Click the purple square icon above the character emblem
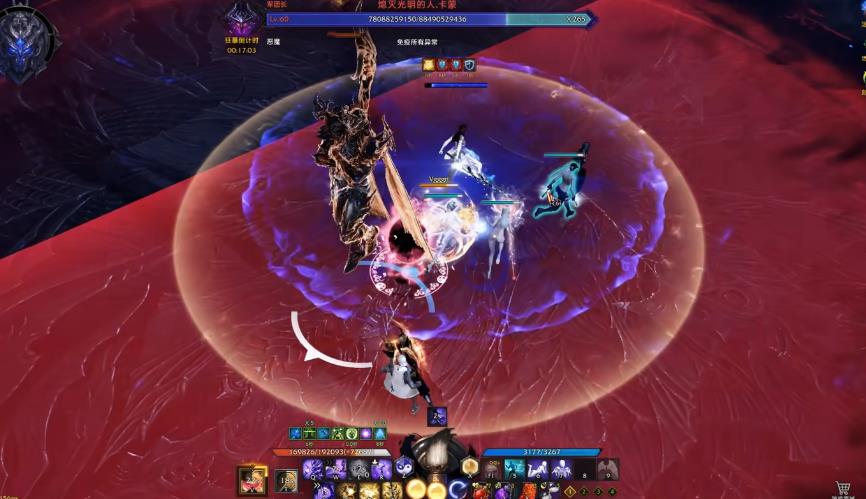The width and height of the screenshot is (866, 499). tap(437, 417)
